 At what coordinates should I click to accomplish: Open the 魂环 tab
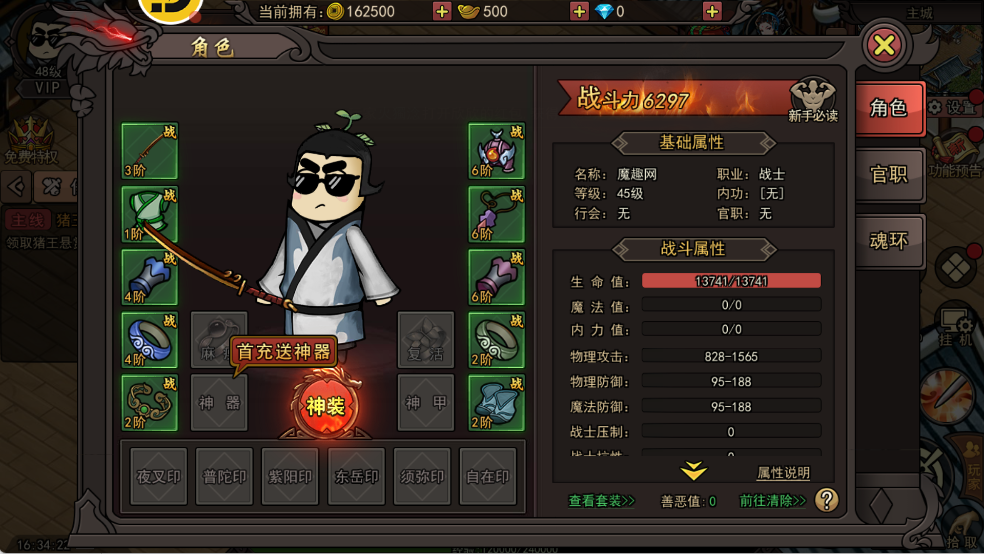pos(888,241)
